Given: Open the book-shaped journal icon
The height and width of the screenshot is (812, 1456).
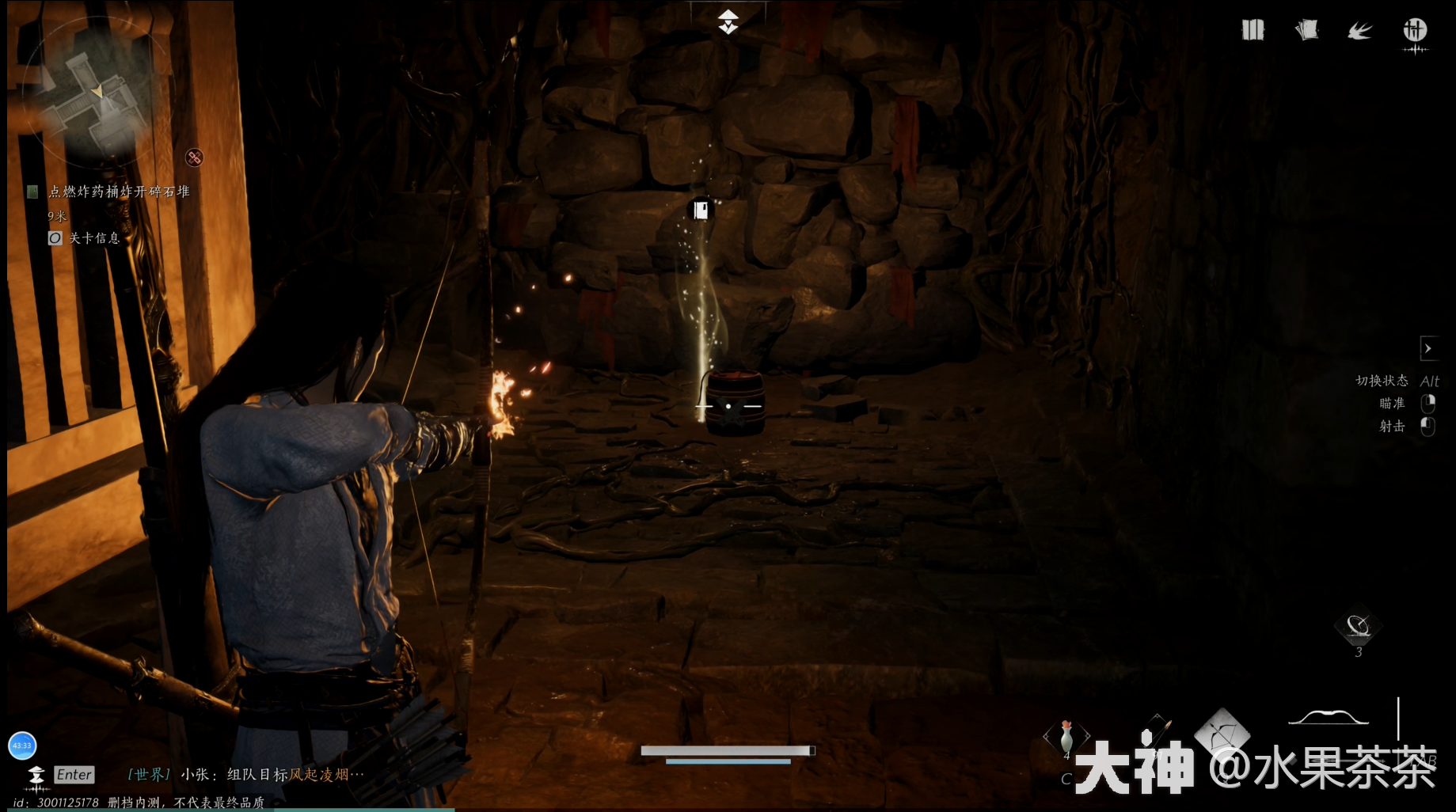Looking at the screenshot, I should point(1253,31).
